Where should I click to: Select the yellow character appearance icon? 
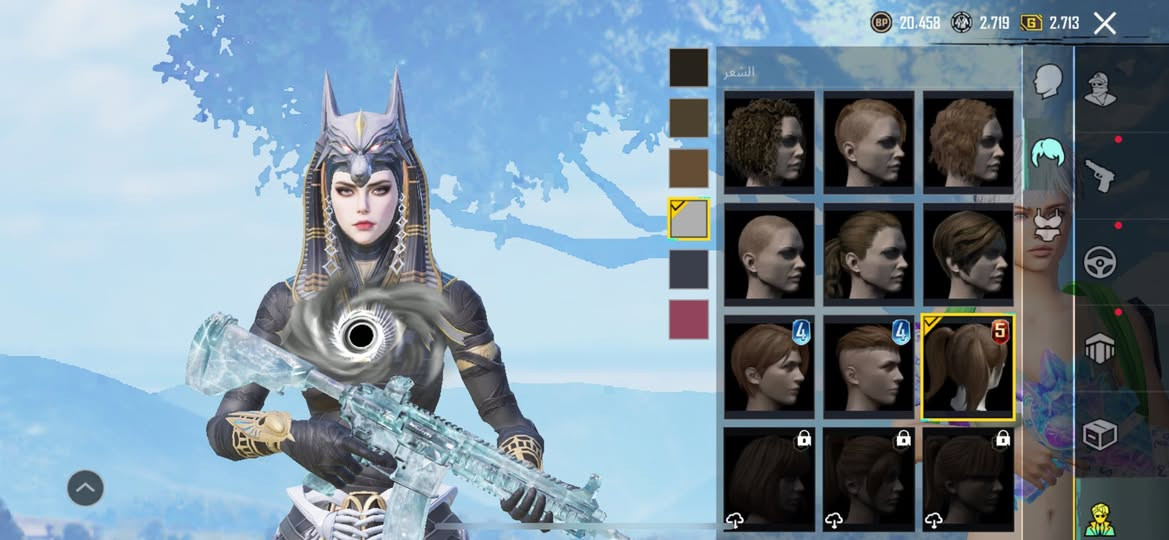1100,518
